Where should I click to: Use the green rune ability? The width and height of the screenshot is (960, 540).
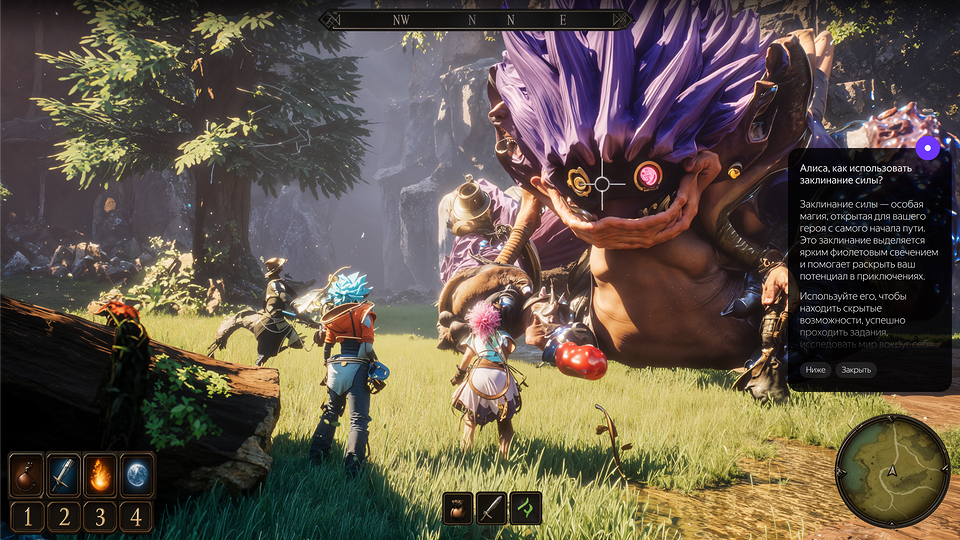(526, 508)
